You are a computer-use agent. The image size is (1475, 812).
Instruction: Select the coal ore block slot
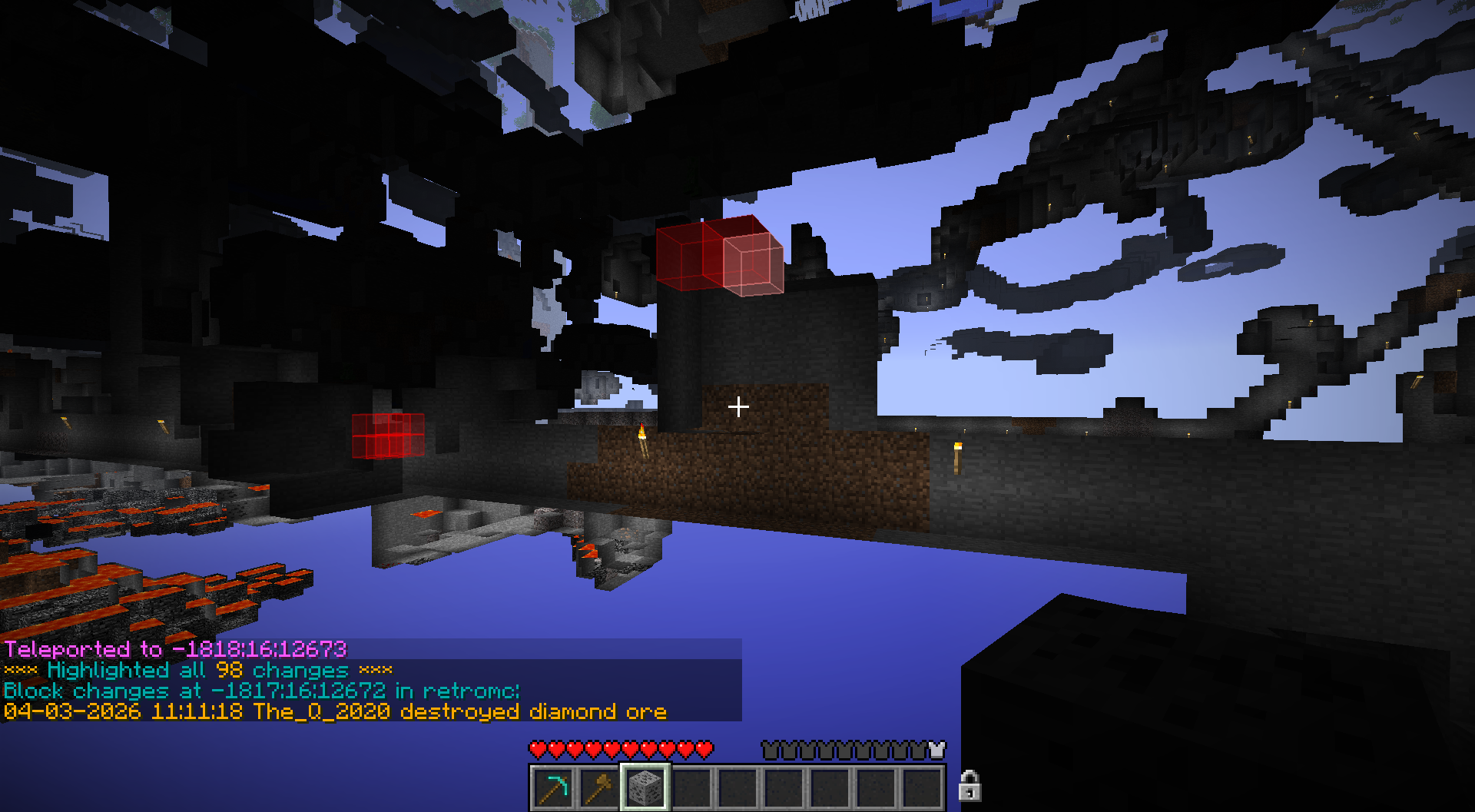(645, 787)
